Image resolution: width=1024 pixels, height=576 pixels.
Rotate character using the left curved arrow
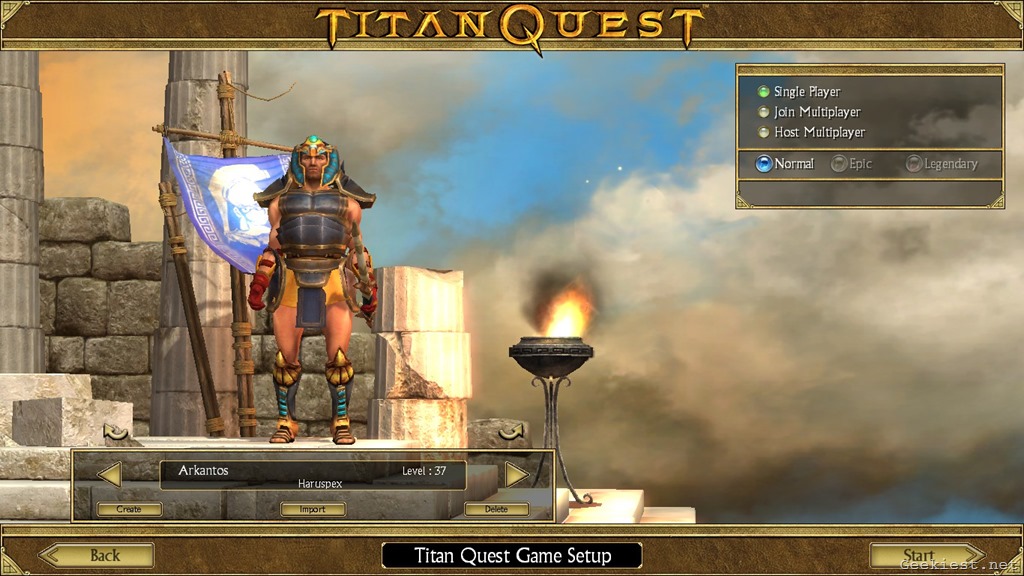[116, 432]
